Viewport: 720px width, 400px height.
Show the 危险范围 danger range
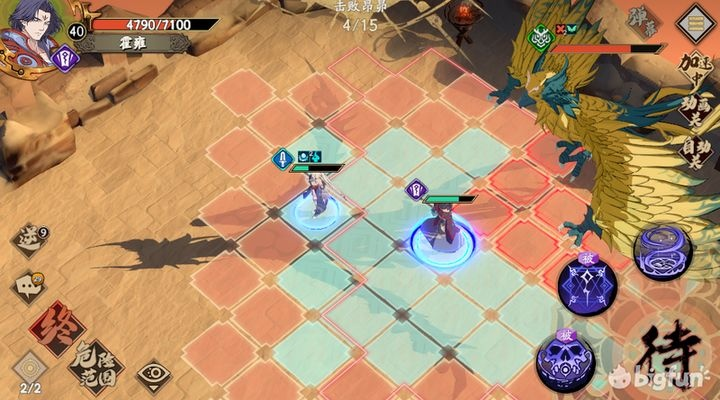[x=99, y=366]
